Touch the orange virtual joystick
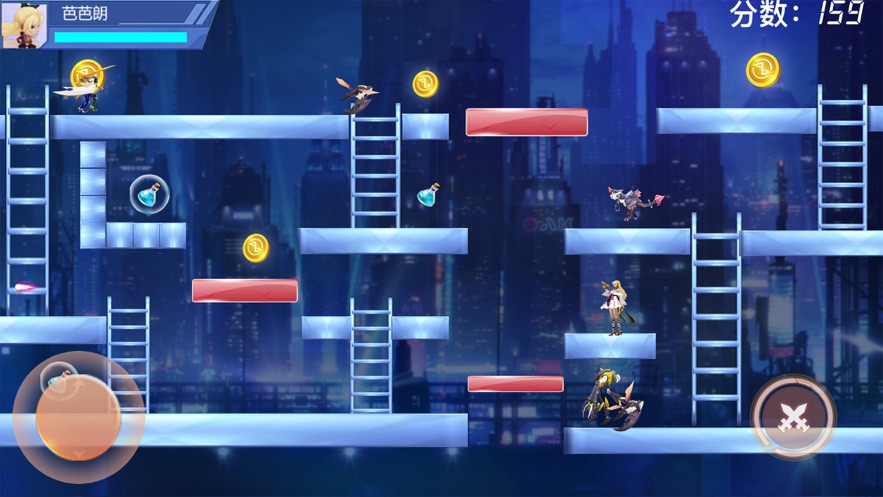The width and height of the screenshot is (883, 497). (x=78, y=417)
